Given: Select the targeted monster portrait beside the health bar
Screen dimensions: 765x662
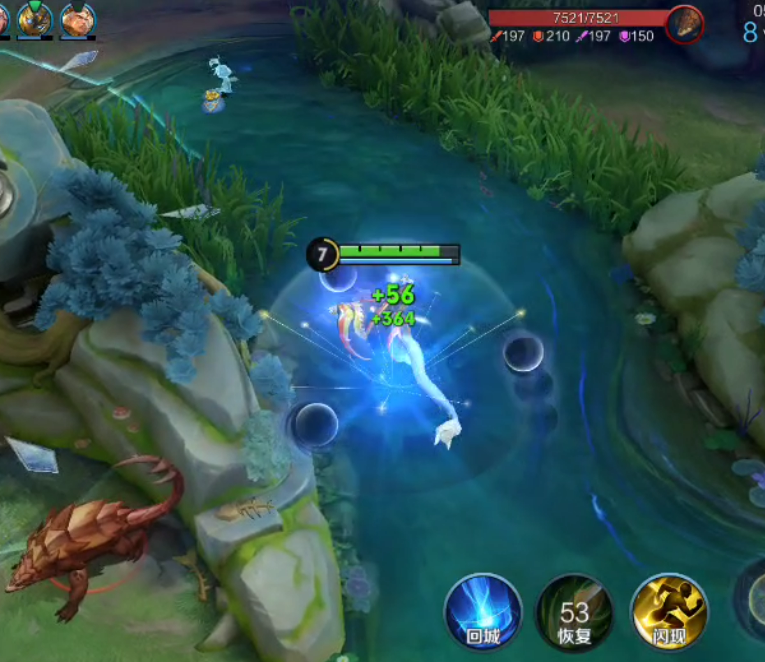Looking at the screenshot, I should (685, 22).
